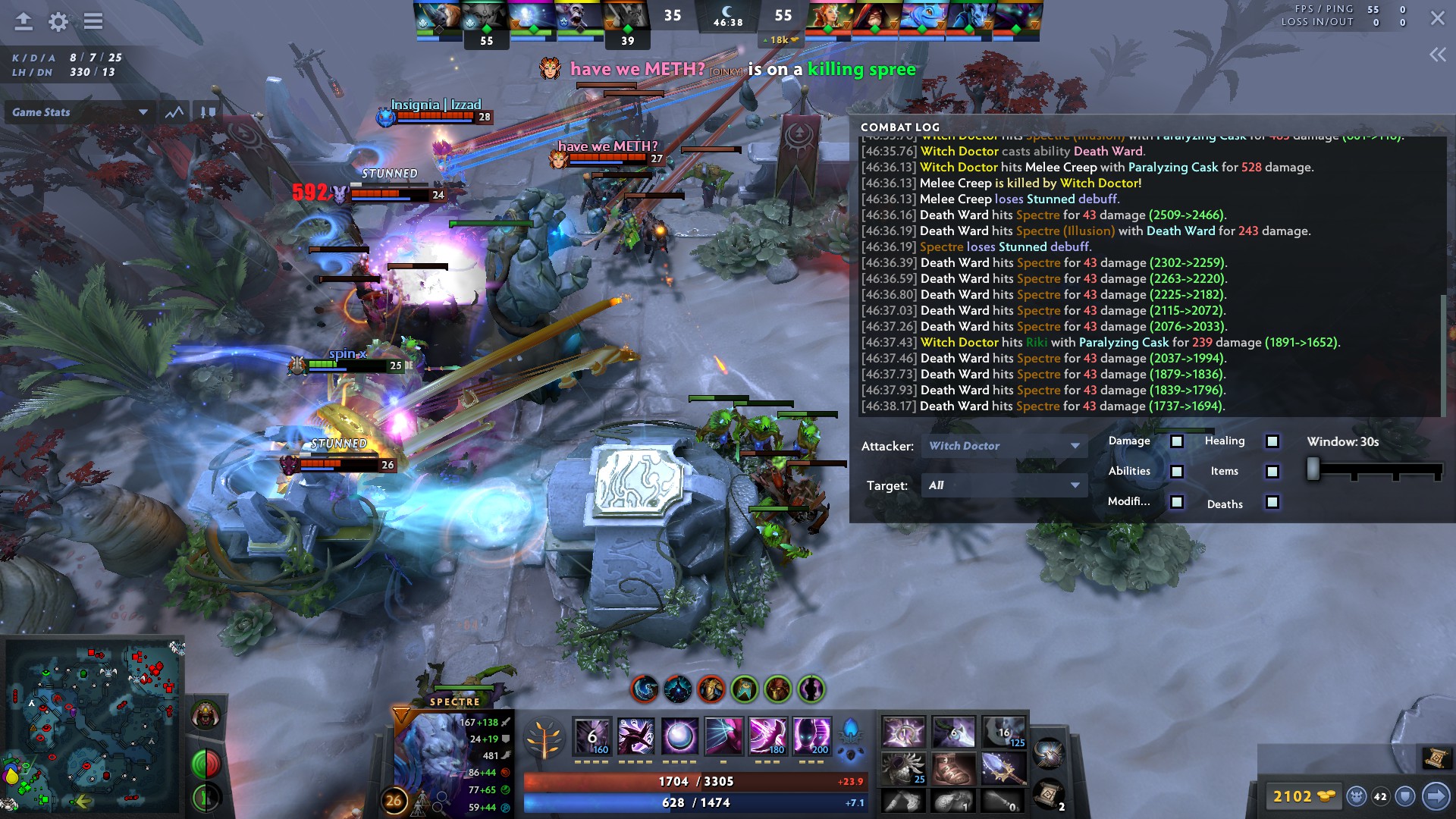Open the net worth graph icon
Viewport: 1456px width, 819px height.
(174, 111)
